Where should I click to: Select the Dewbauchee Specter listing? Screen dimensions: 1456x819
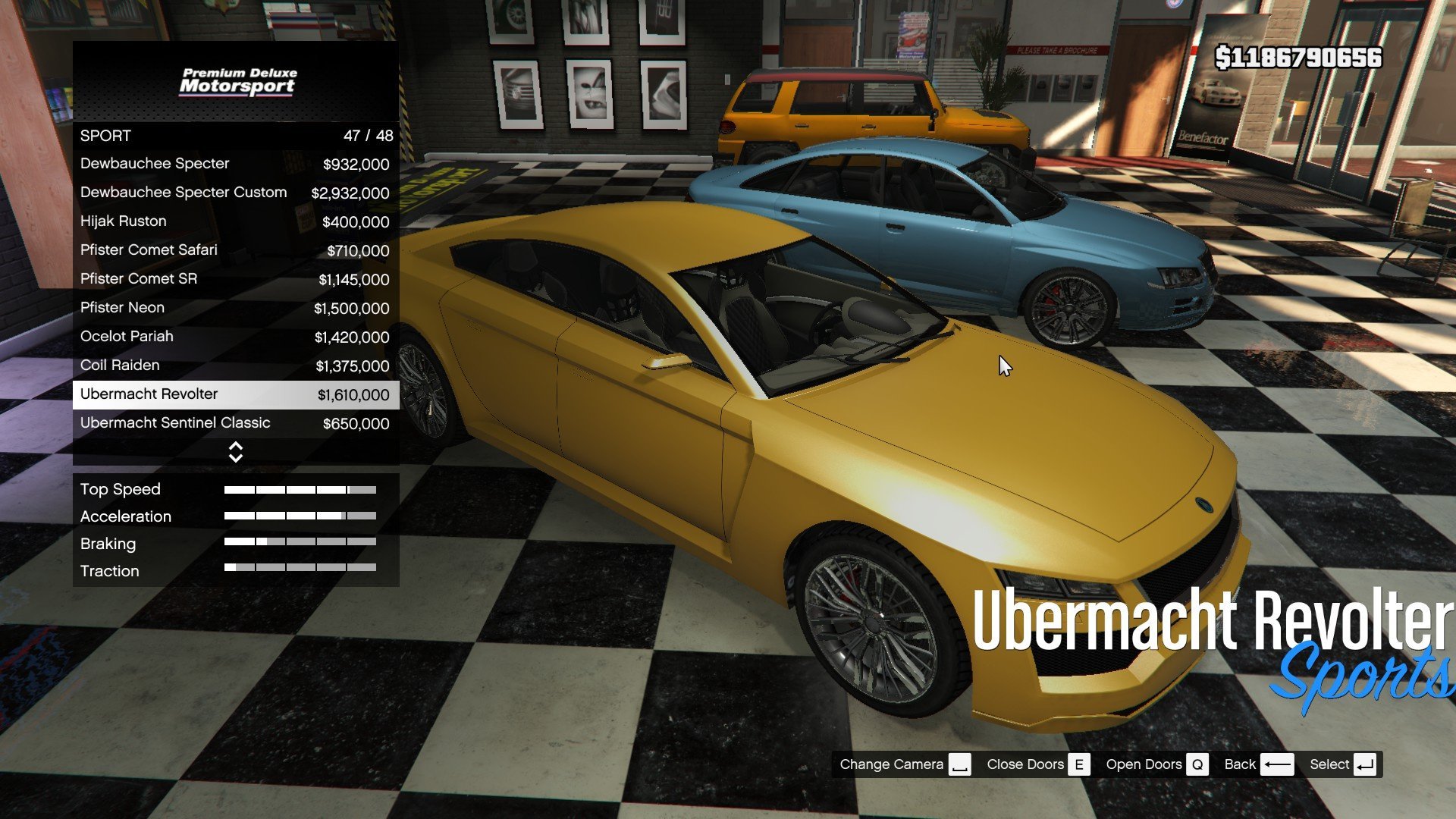coord(235,164)
